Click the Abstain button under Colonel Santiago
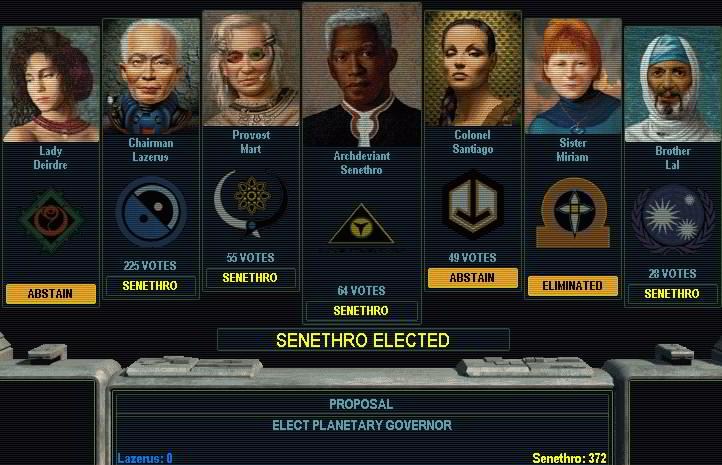The width and height of the screenshot is (722, 465). [472, 278]
